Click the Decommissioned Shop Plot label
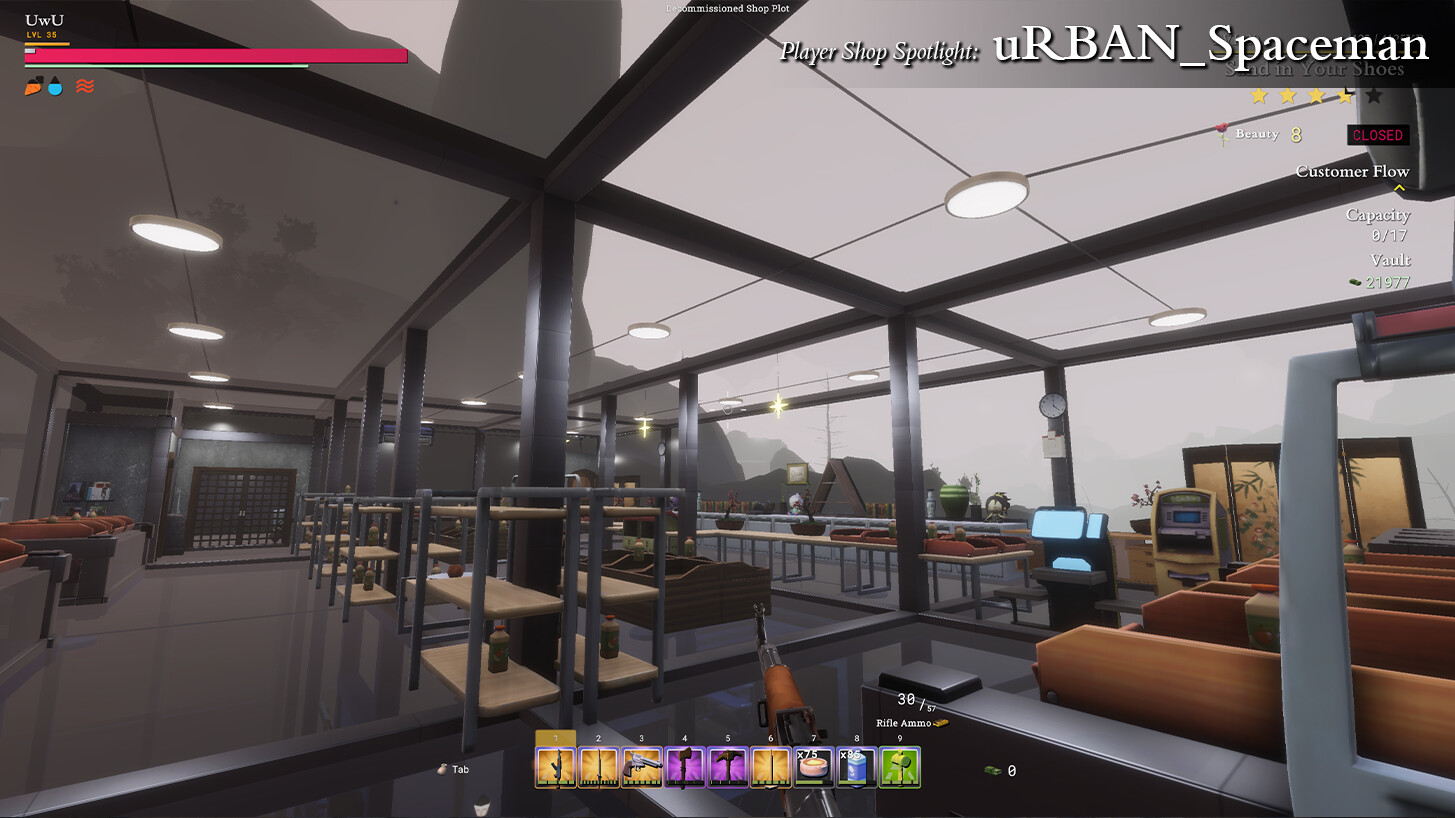The width and height of the screenshot is (1455, 818). click(x=728, y=8)
